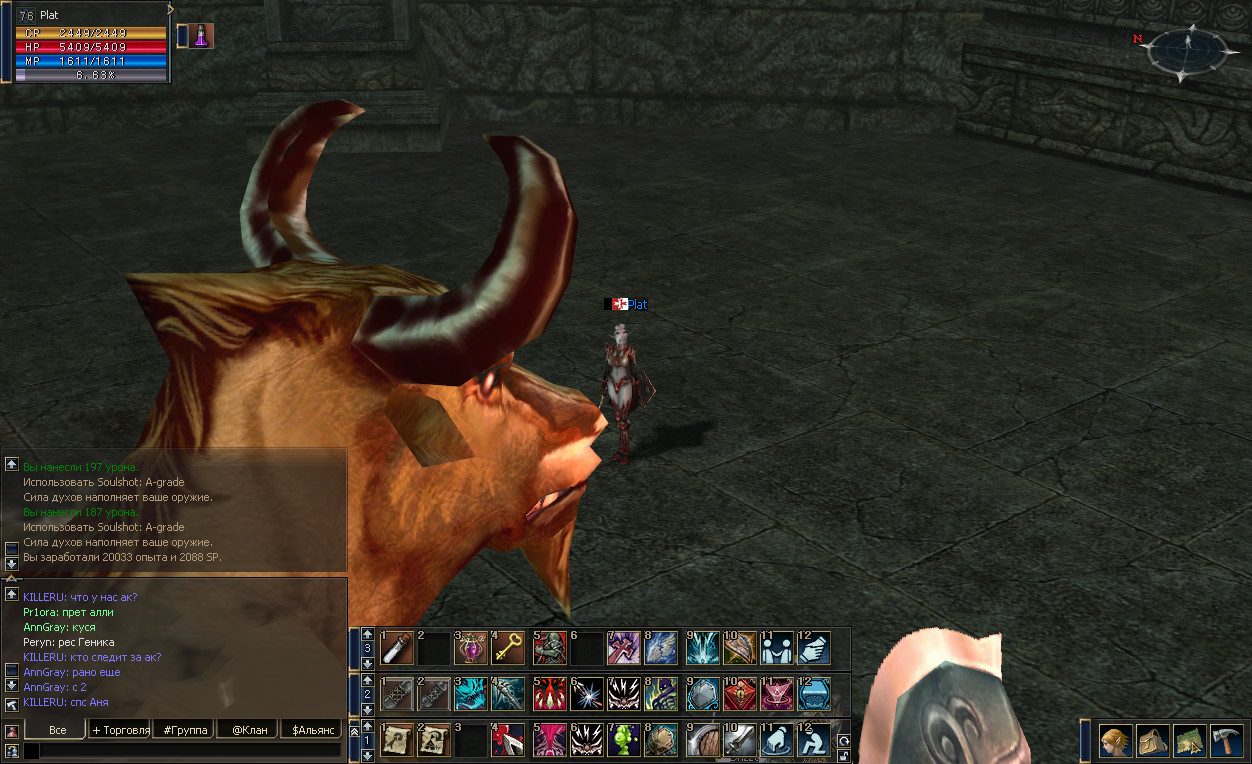Open the inventory bag icon
Viewport: 1252px width, 764px height.
pos(1153,741)
